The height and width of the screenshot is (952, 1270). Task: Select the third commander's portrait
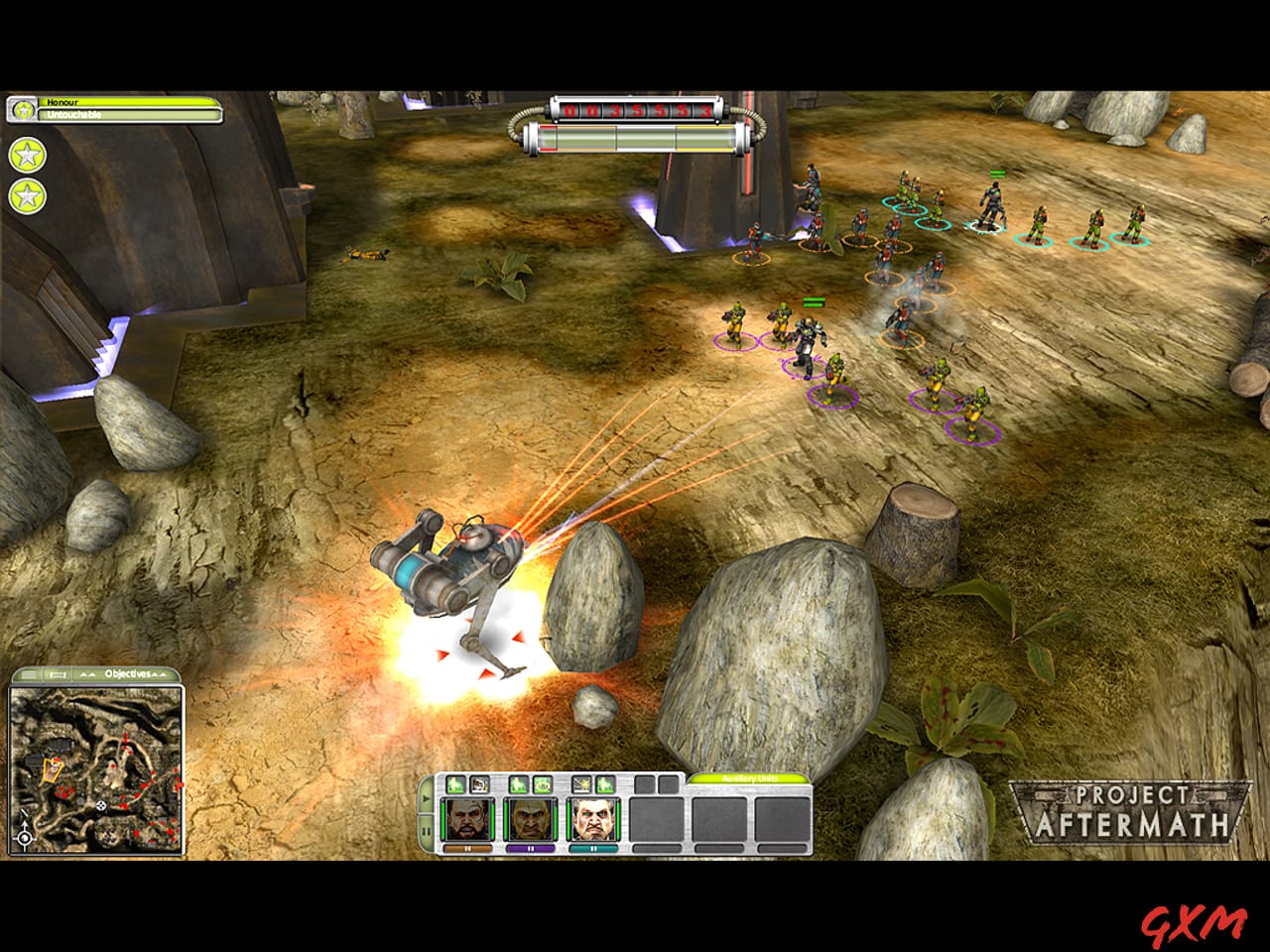[x=594, y=818]
